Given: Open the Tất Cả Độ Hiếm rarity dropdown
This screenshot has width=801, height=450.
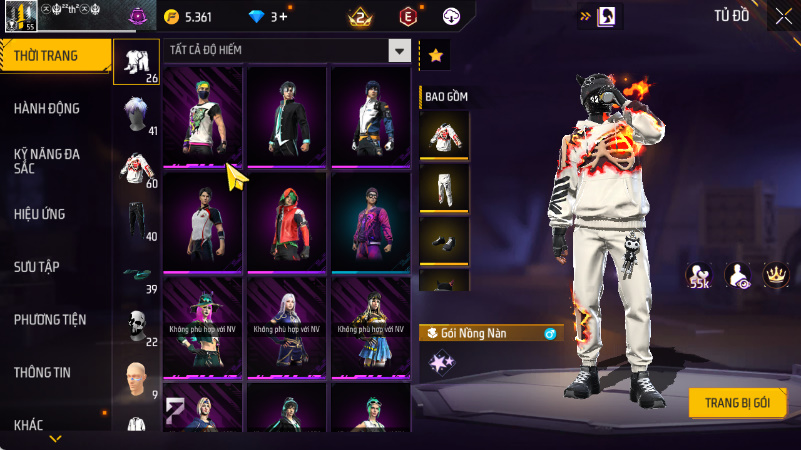Looking at the screenshot, I should click(x=400, y=51).
